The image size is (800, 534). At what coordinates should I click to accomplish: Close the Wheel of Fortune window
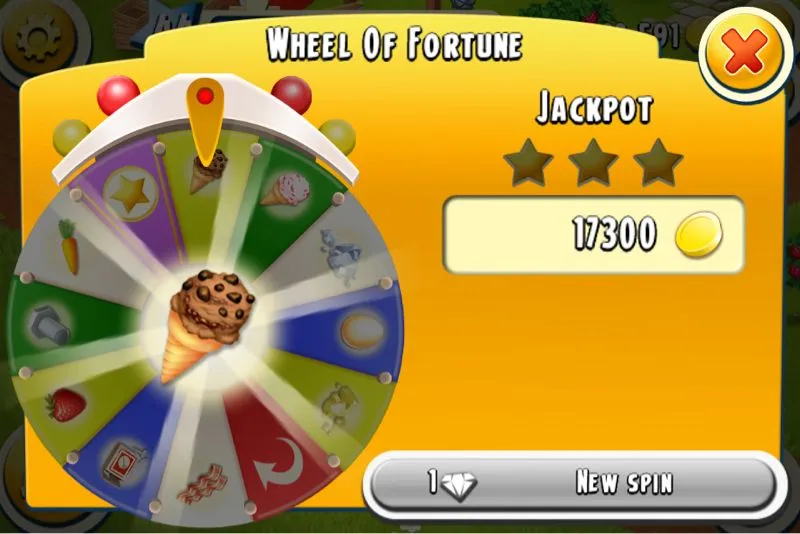(x=744, y=56)
